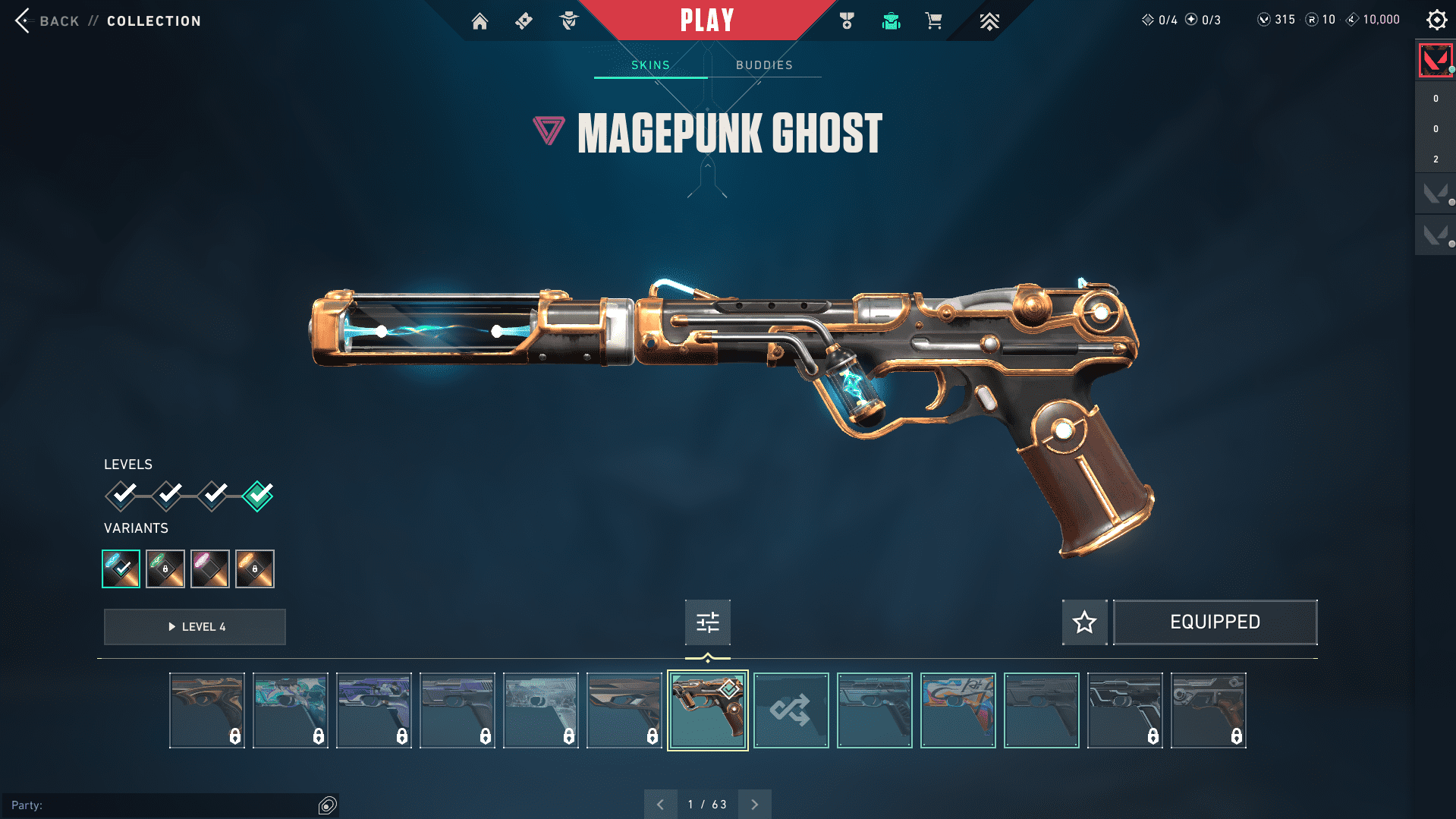Open the store shopping cart
The image size is (1456, 819).
(x=933, y=21)
